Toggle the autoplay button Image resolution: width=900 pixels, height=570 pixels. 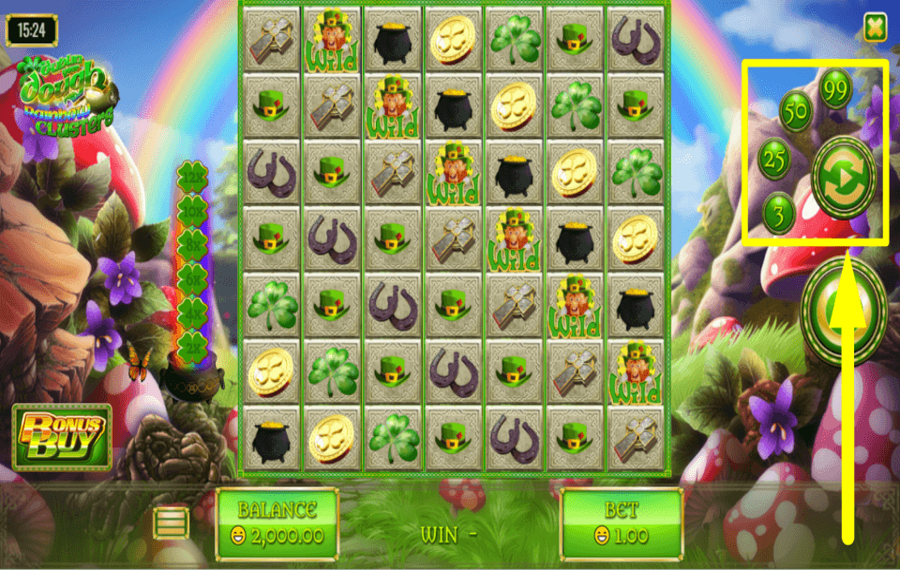(843, 177)
